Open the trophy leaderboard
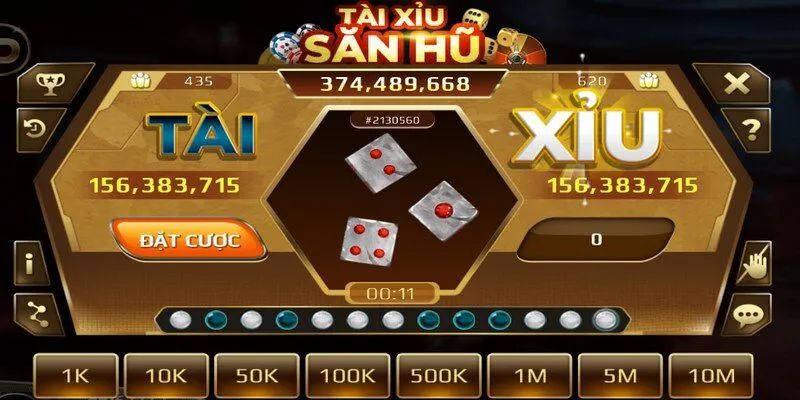800x400 pixels. 45,84
